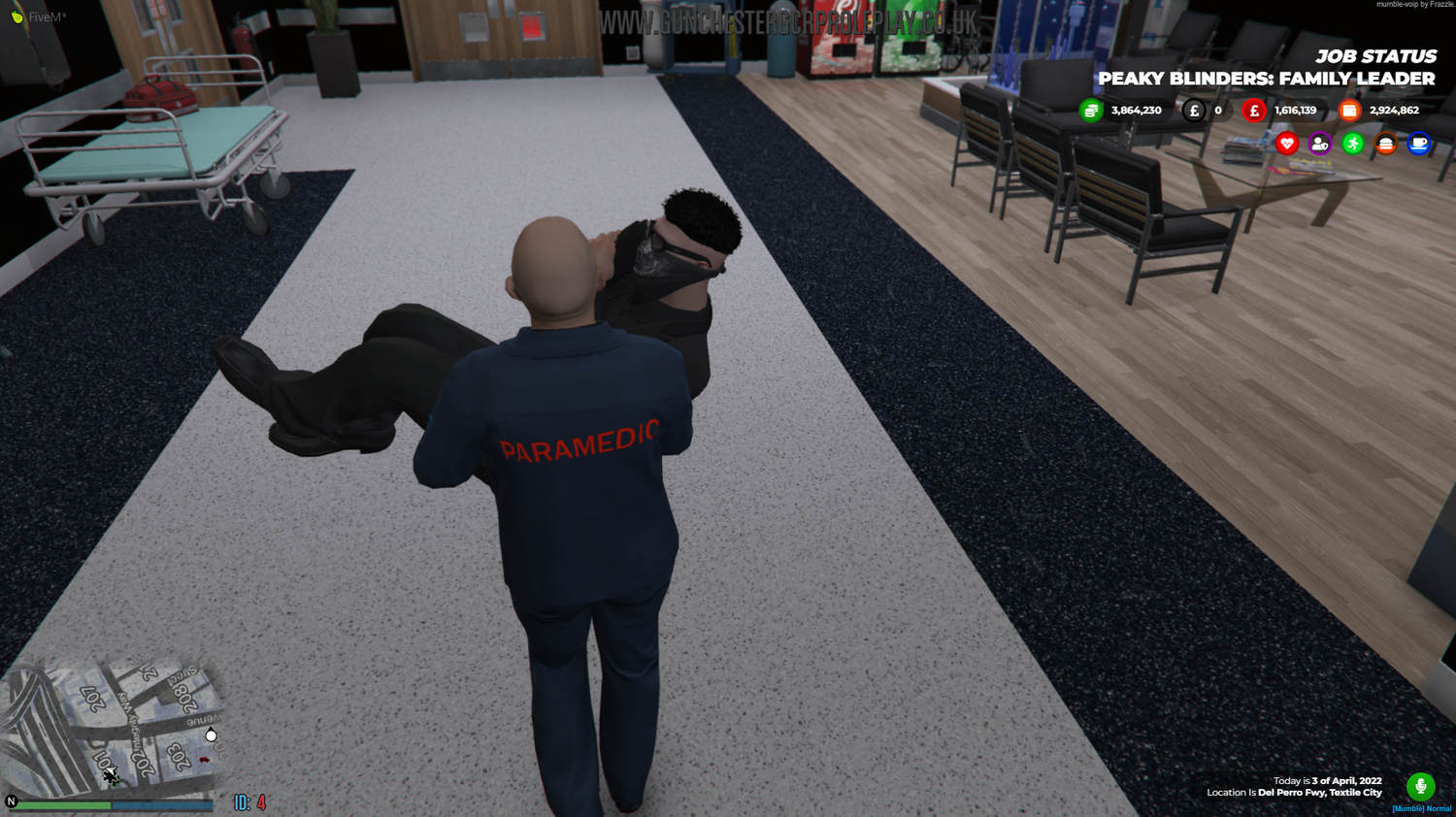The image size is (1456, 817).
Task: Open the JOB STATUS panel header
Action: 1376,56
